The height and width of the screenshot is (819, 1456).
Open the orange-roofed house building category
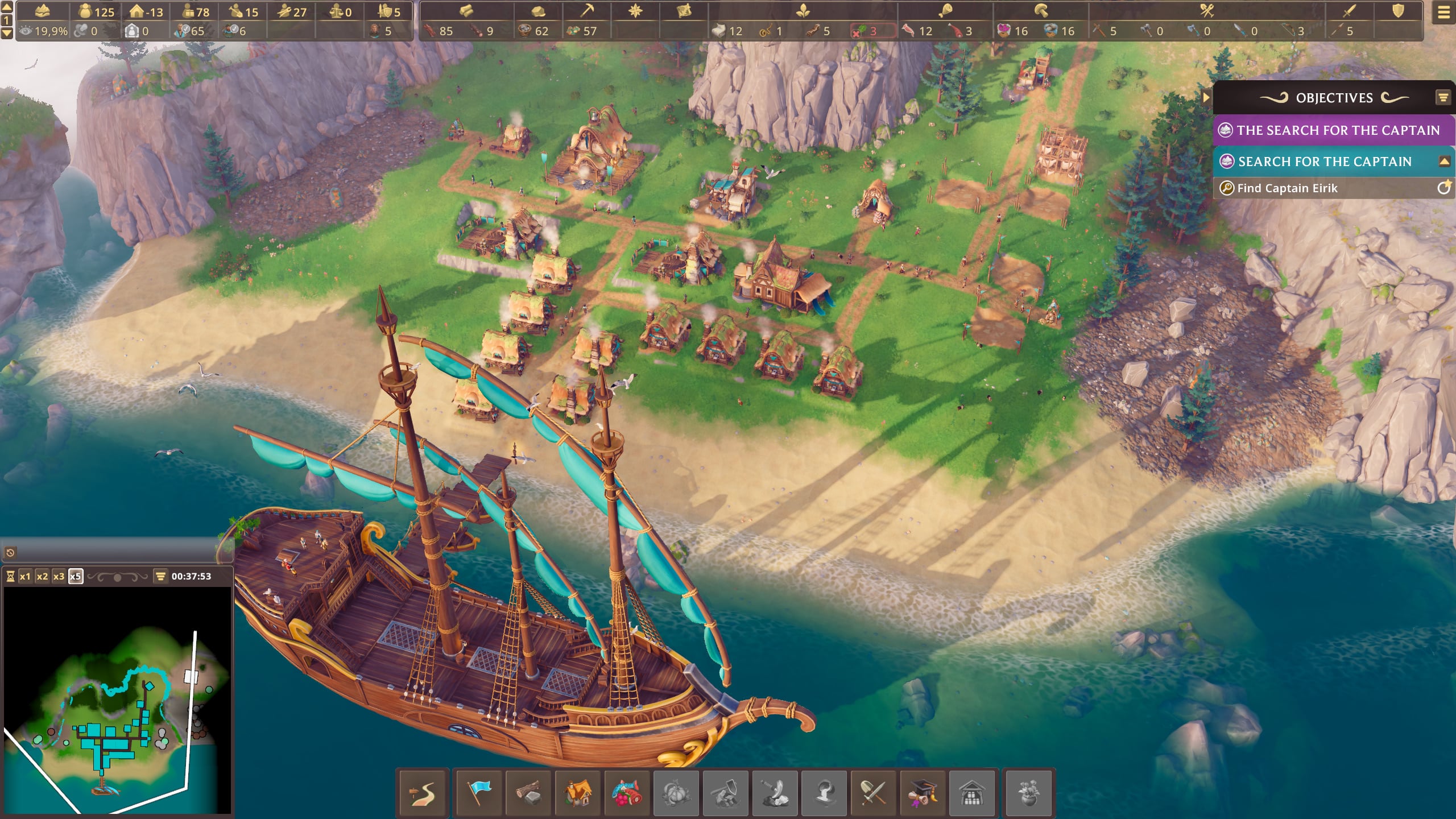tap(578, 792)
